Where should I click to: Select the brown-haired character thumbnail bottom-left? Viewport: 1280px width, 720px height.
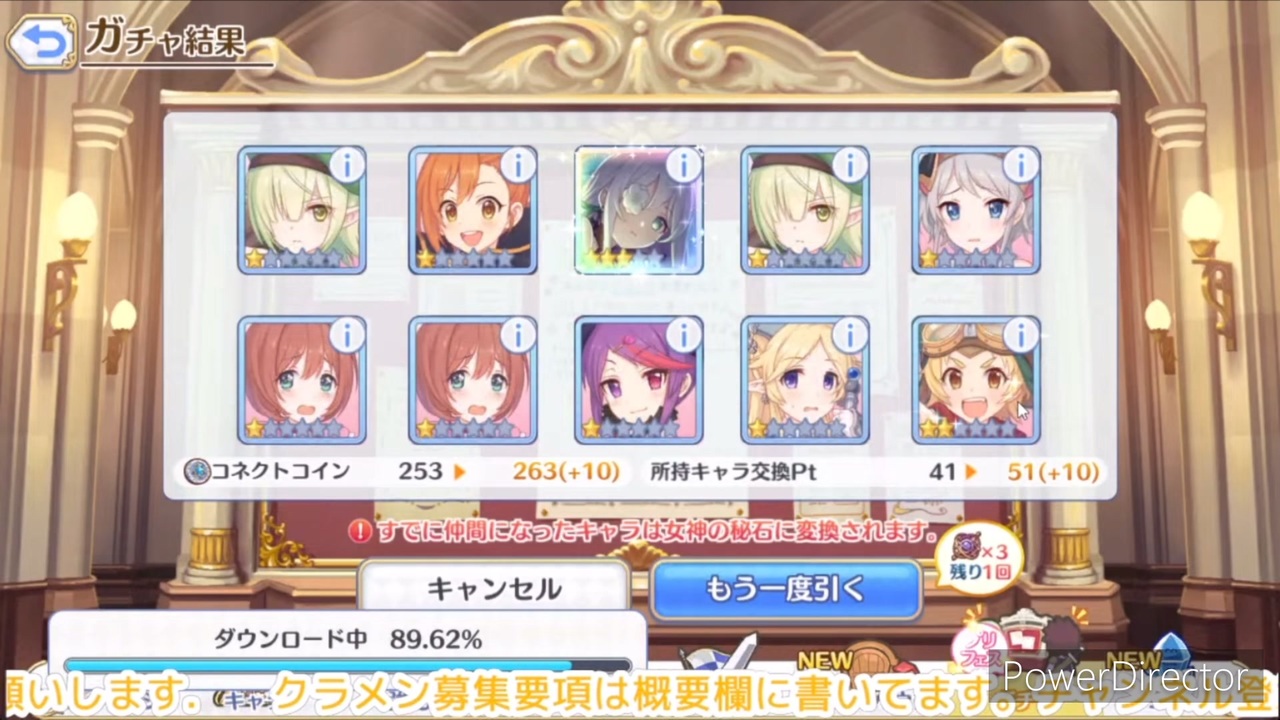(302, 380)
